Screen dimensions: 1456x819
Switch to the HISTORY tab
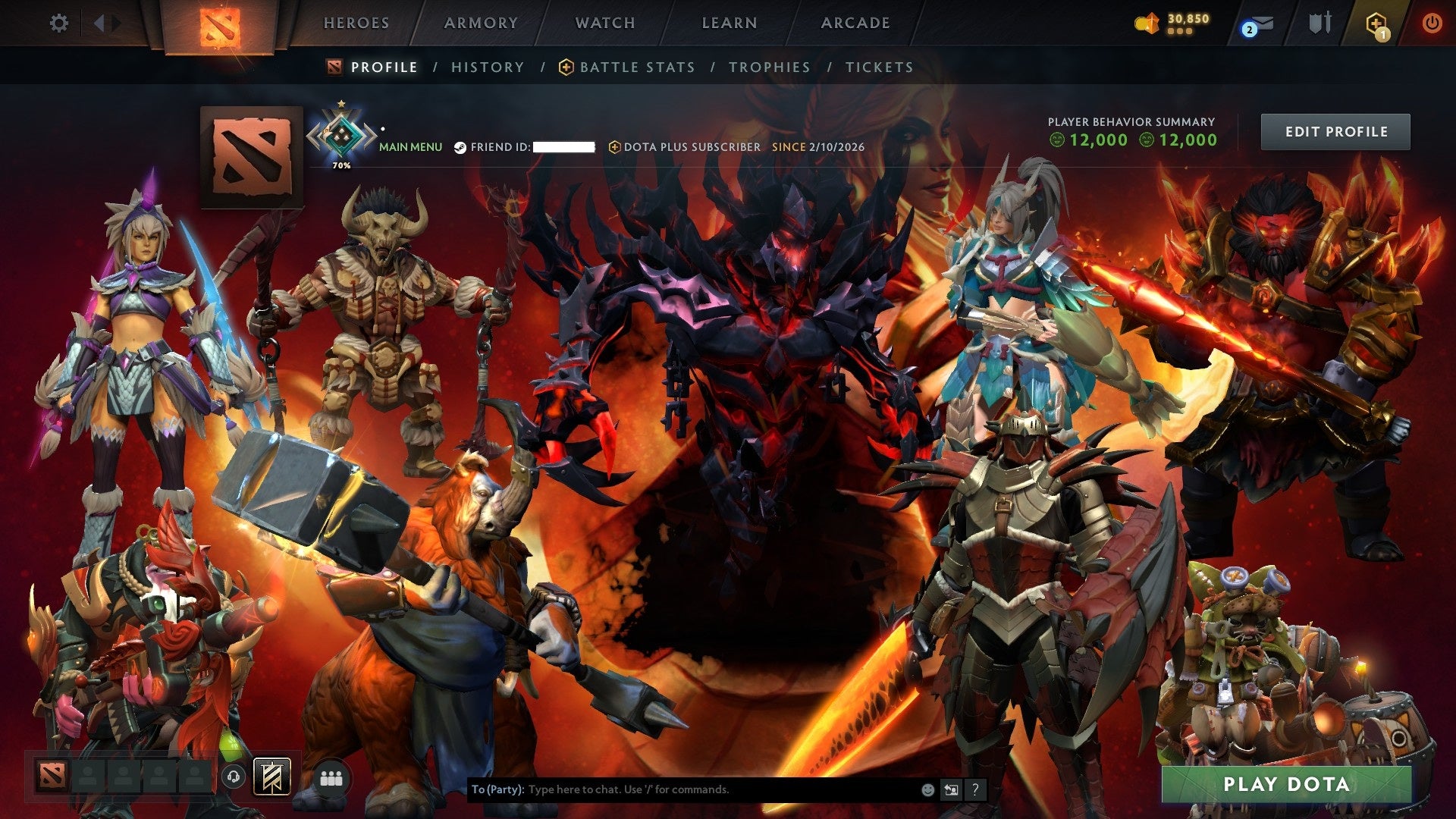point(488,67)
